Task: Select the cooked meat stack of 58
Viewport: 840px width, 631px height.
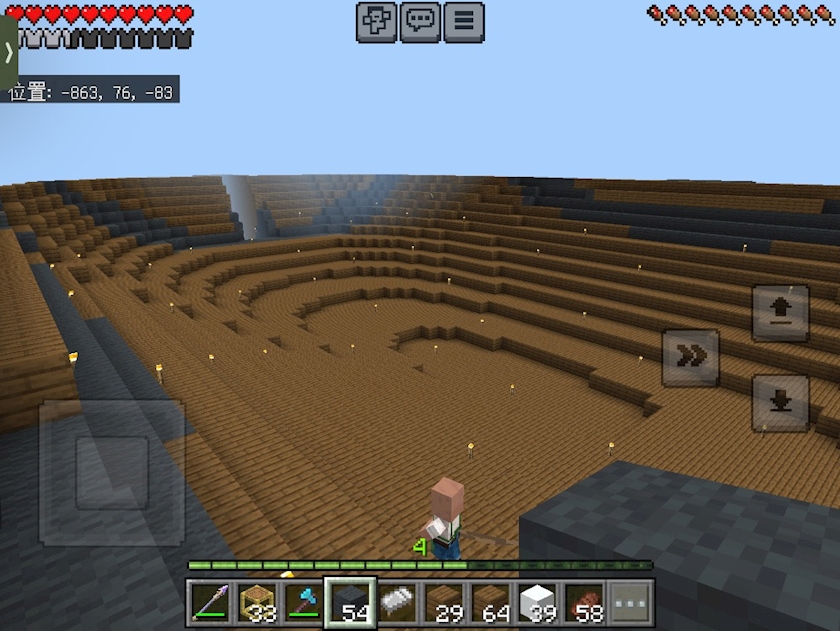Action: point(584,603)
